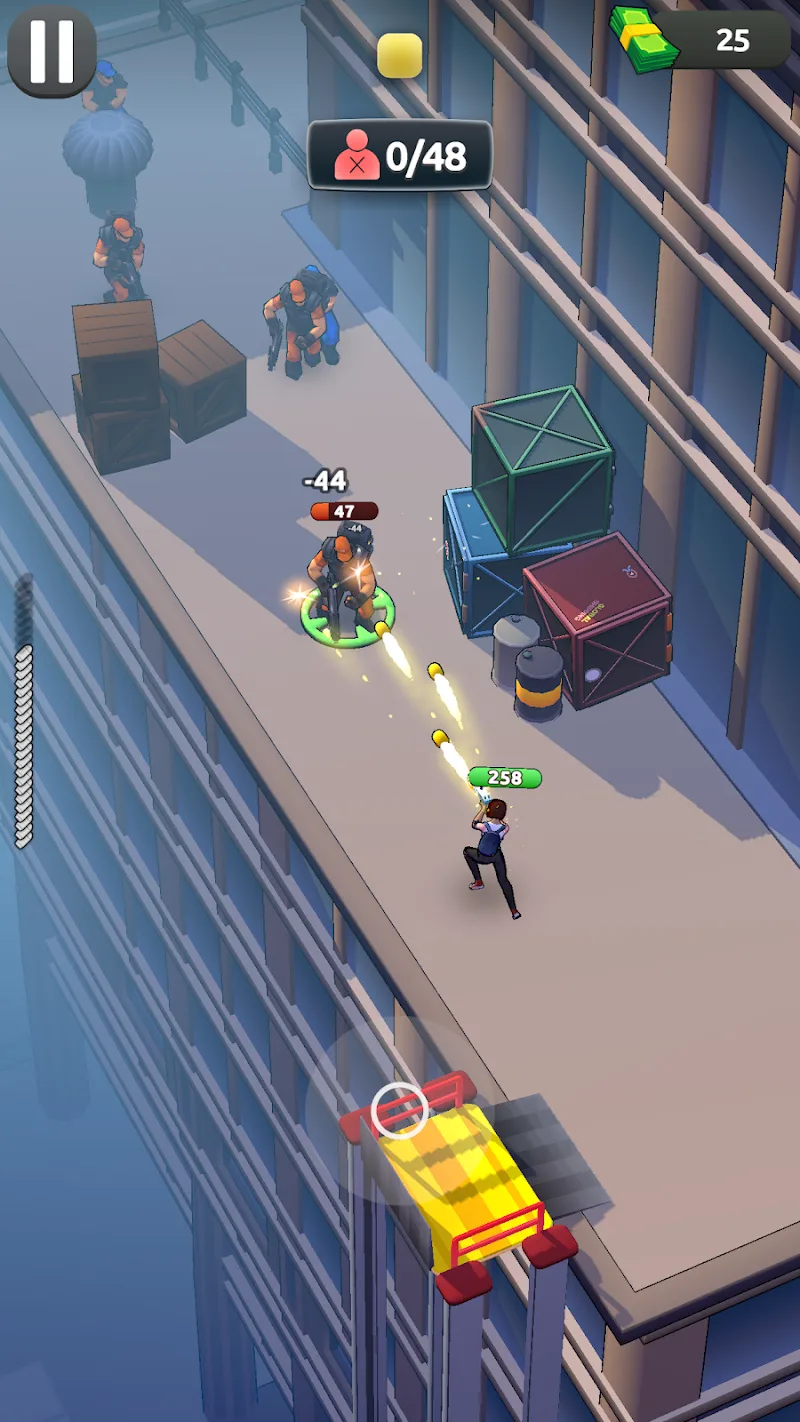Pause the game

point(52,52)
